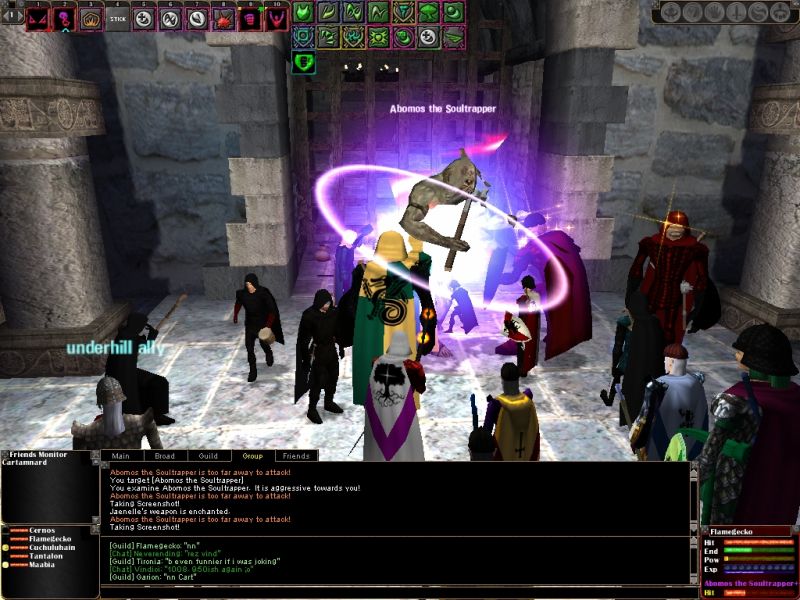Switch to the Group chat tab

252,456
